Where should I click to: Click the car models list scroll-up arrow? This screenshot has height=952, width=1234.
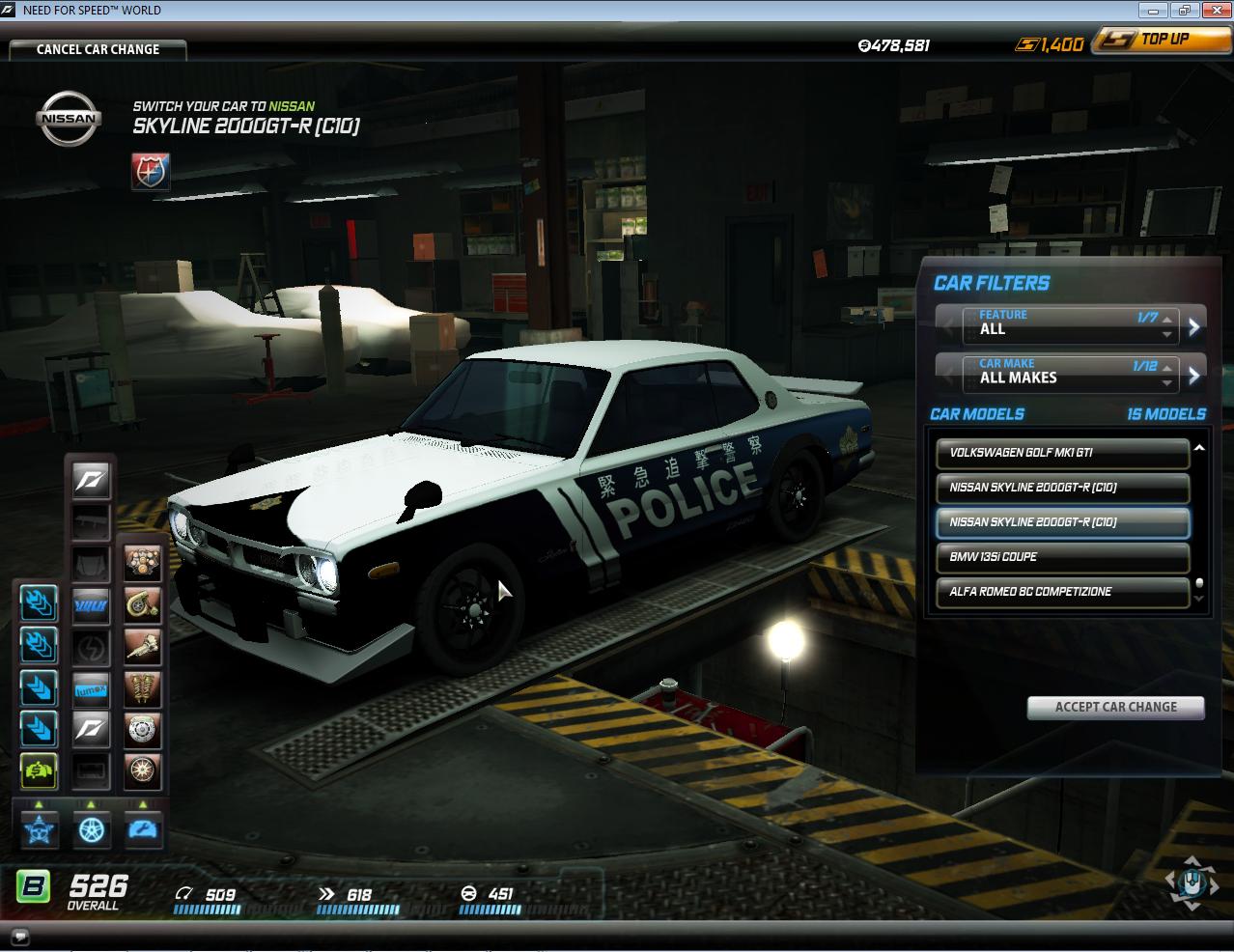click(x=1199, y=449)
